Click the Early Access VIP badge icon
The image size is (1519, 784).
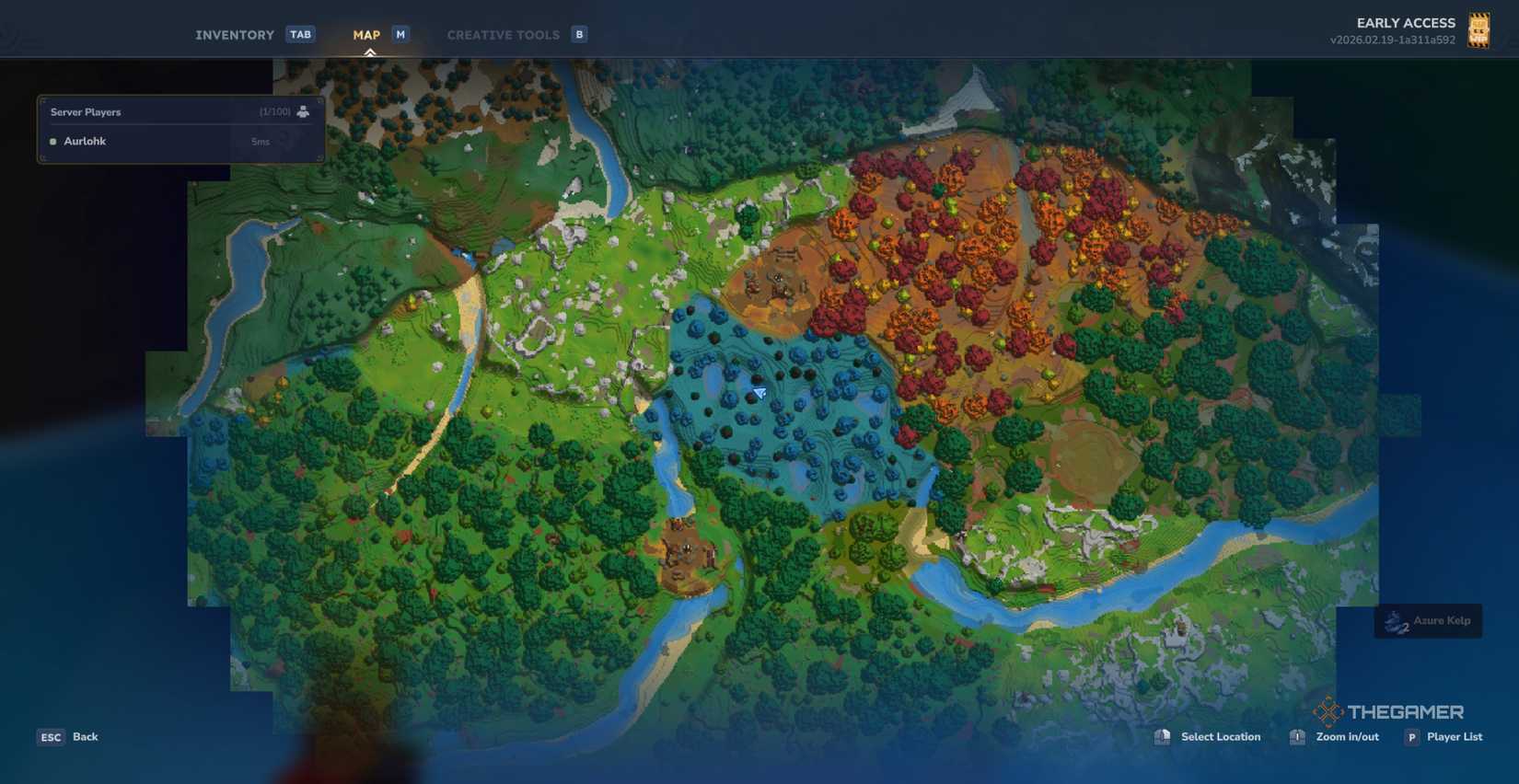(1479, 29)
